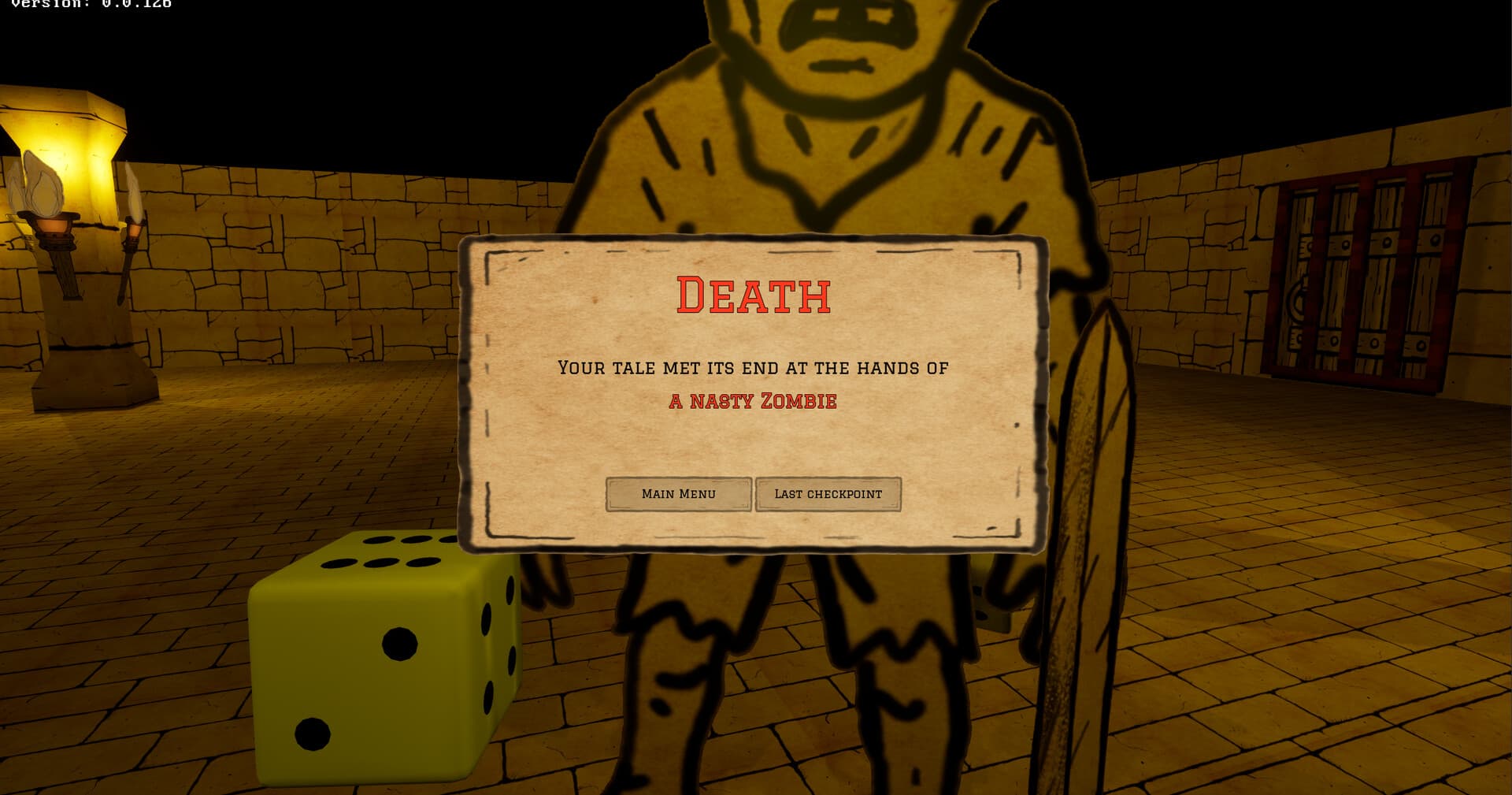Click the Main Menu button
The width and height of the screenshot is (1512, 795).
tap(678, 493)
